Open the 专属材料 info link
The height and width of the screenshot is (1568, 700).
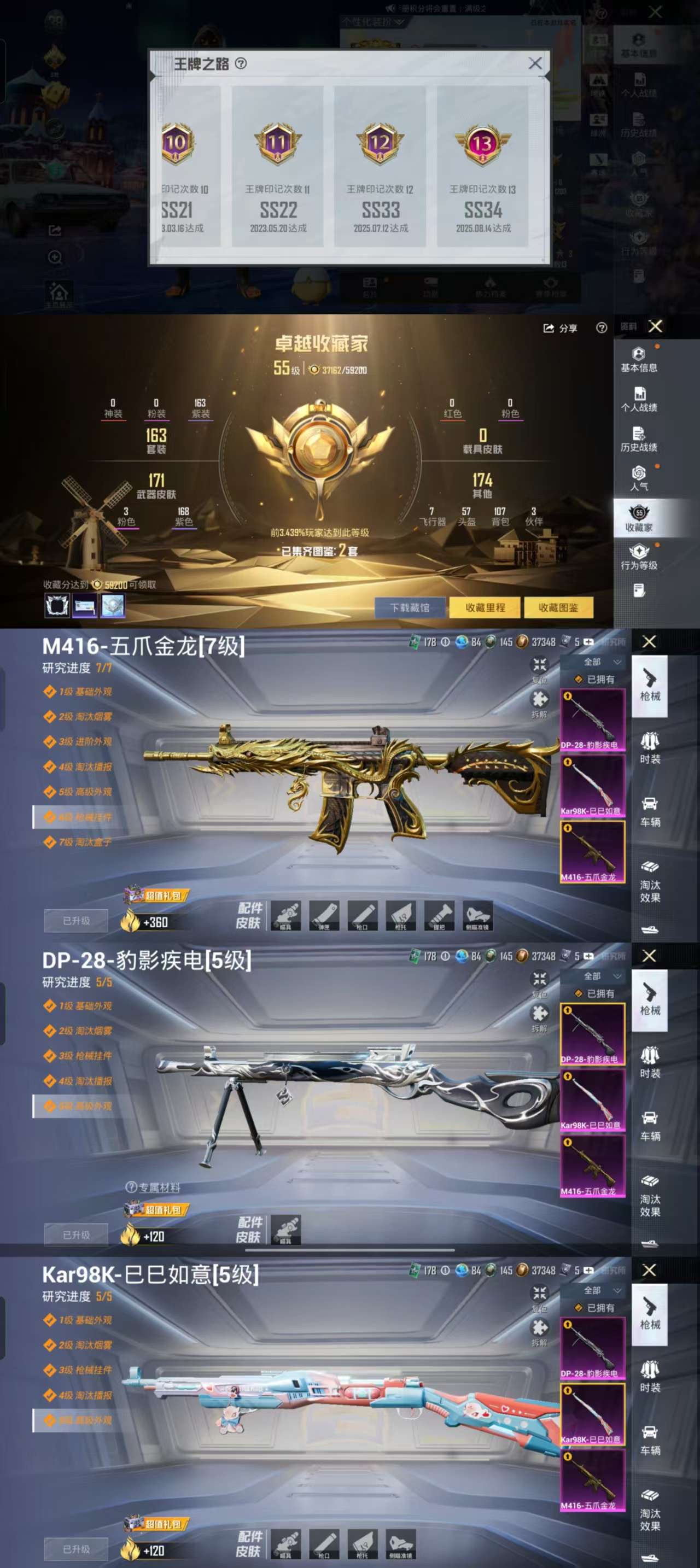click(153, 1187)
